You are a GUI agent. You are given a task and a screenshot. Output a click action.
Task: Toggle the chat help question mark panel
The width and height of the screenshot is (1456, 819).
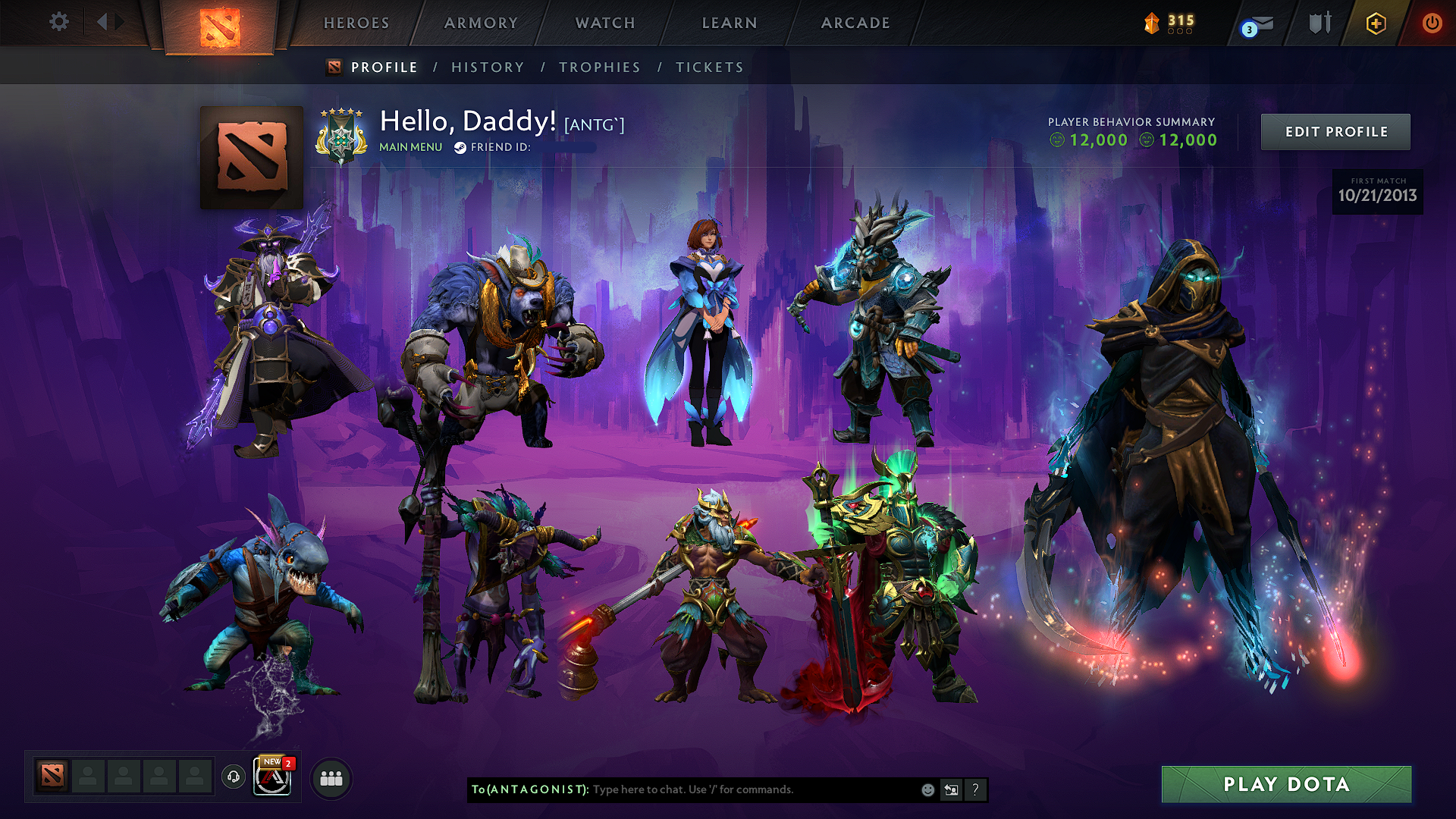point(975,789)
